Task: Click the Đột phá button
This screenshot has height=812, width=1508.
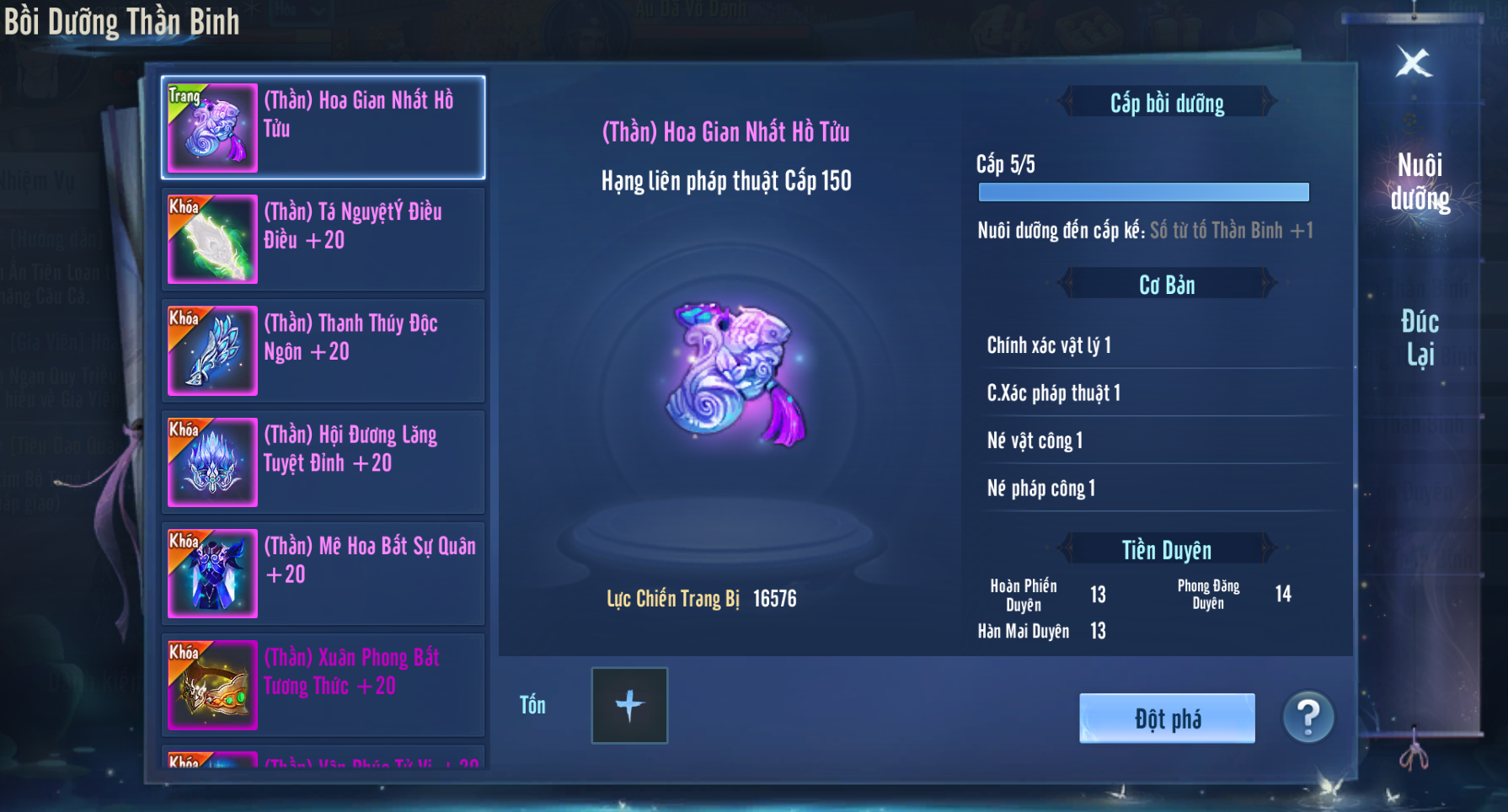Action: tap(1167, 719)
